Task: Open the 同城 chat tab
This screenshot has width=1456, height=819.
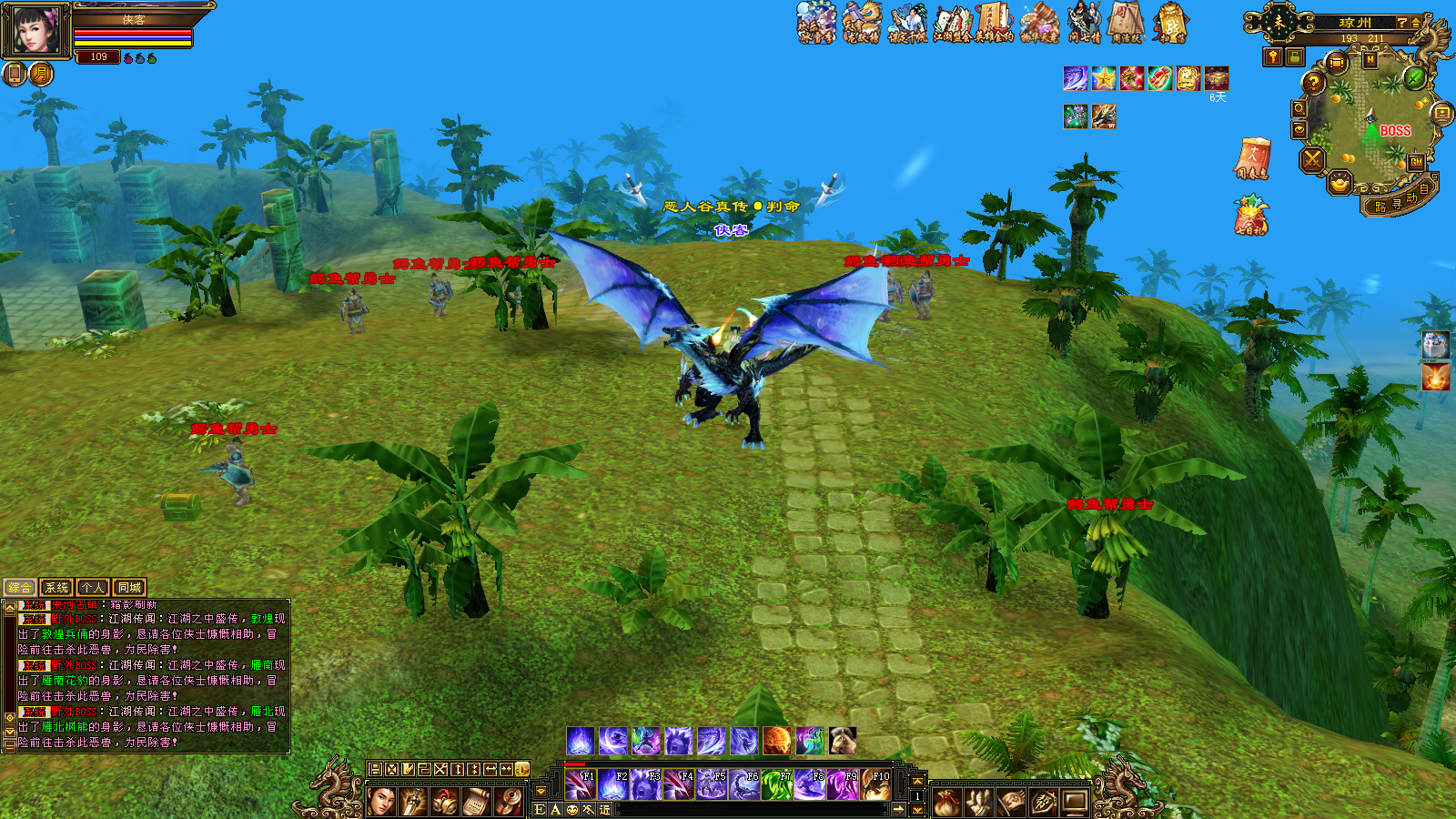Action: [x=129, y=588]
